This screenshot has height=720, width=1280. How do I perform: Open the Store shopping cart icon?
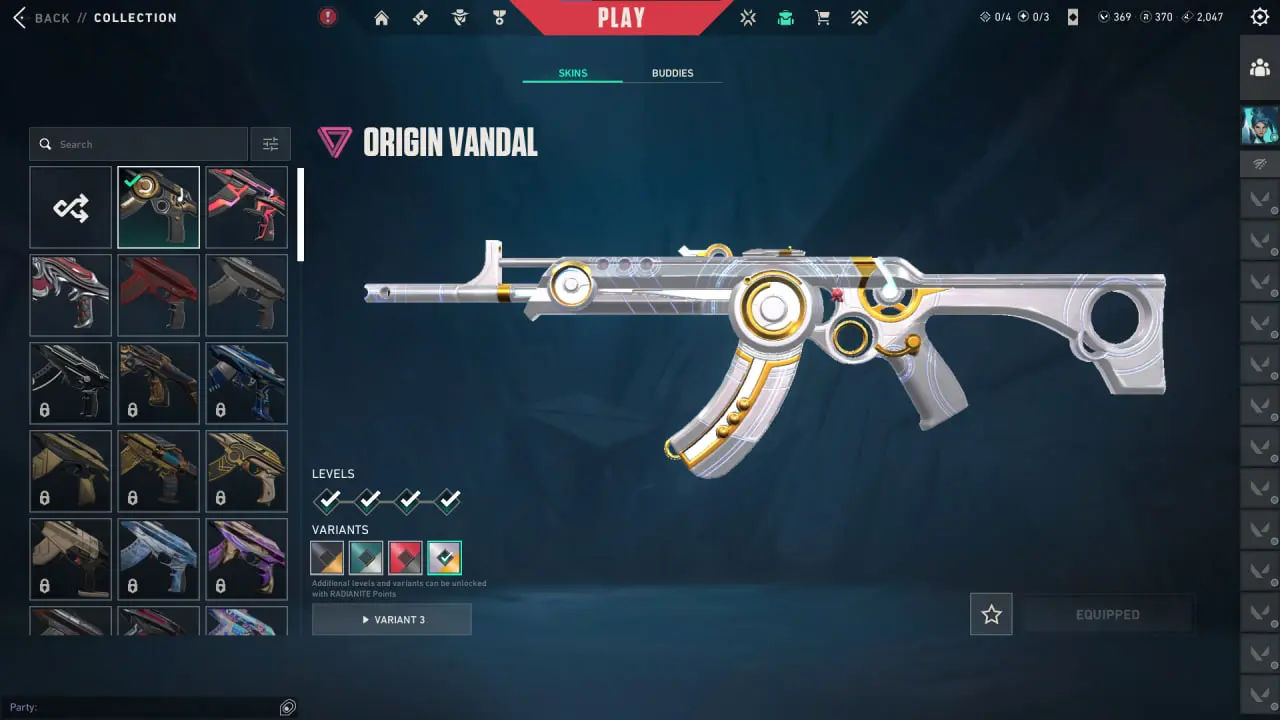pyautogui.click(x=822, y=17)
